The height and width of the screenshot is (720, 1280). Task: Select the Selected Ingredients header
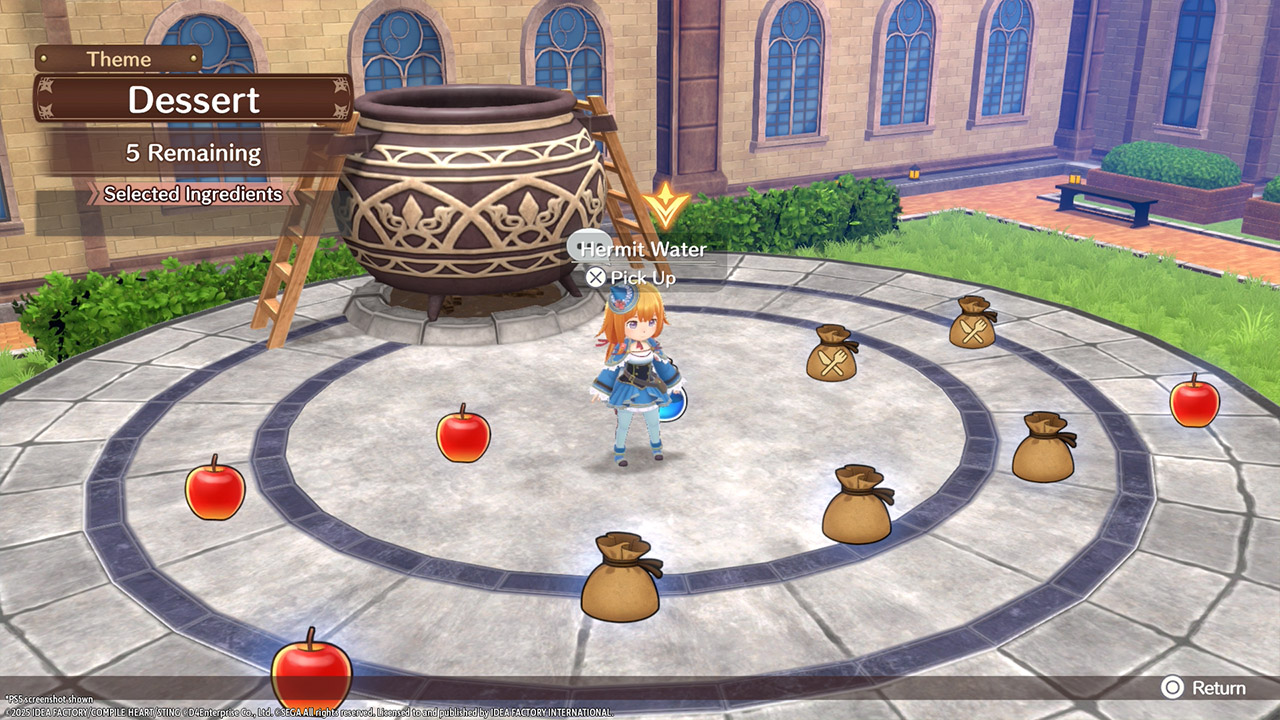coord(193,194)
